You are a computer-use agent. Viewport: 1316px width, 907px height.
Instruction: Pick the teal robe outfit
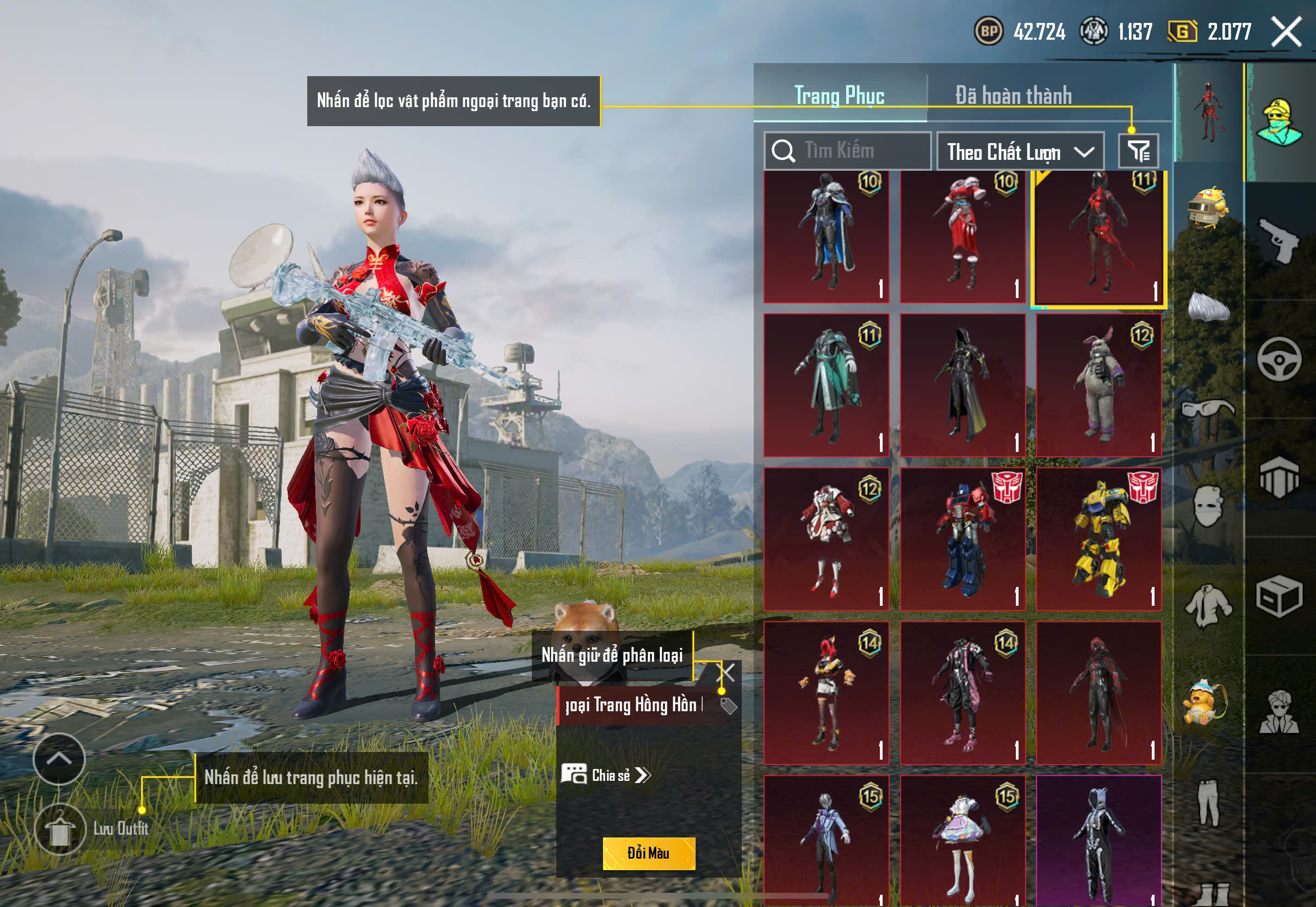(826, 386)
